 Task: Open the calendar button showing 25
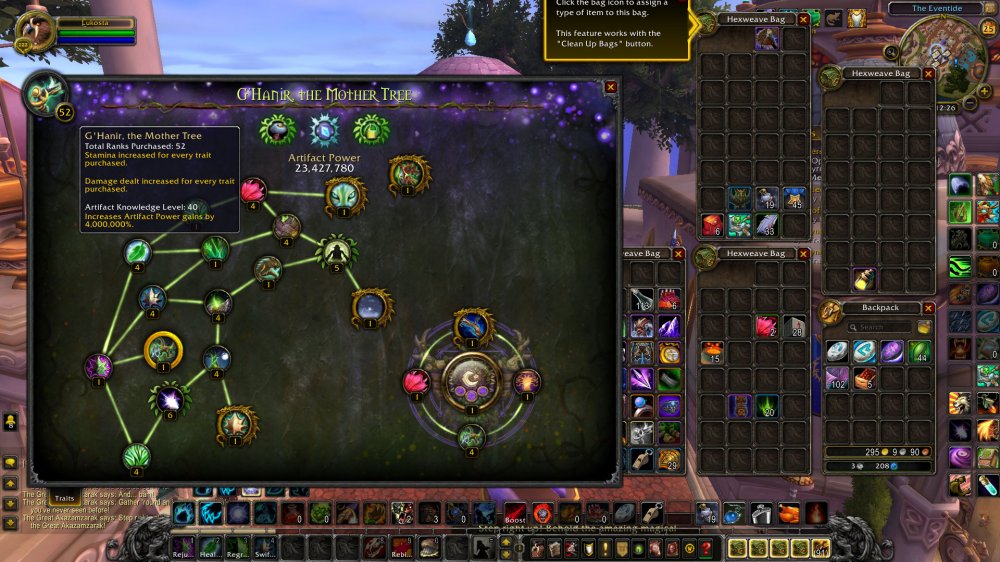pos(988,28)
